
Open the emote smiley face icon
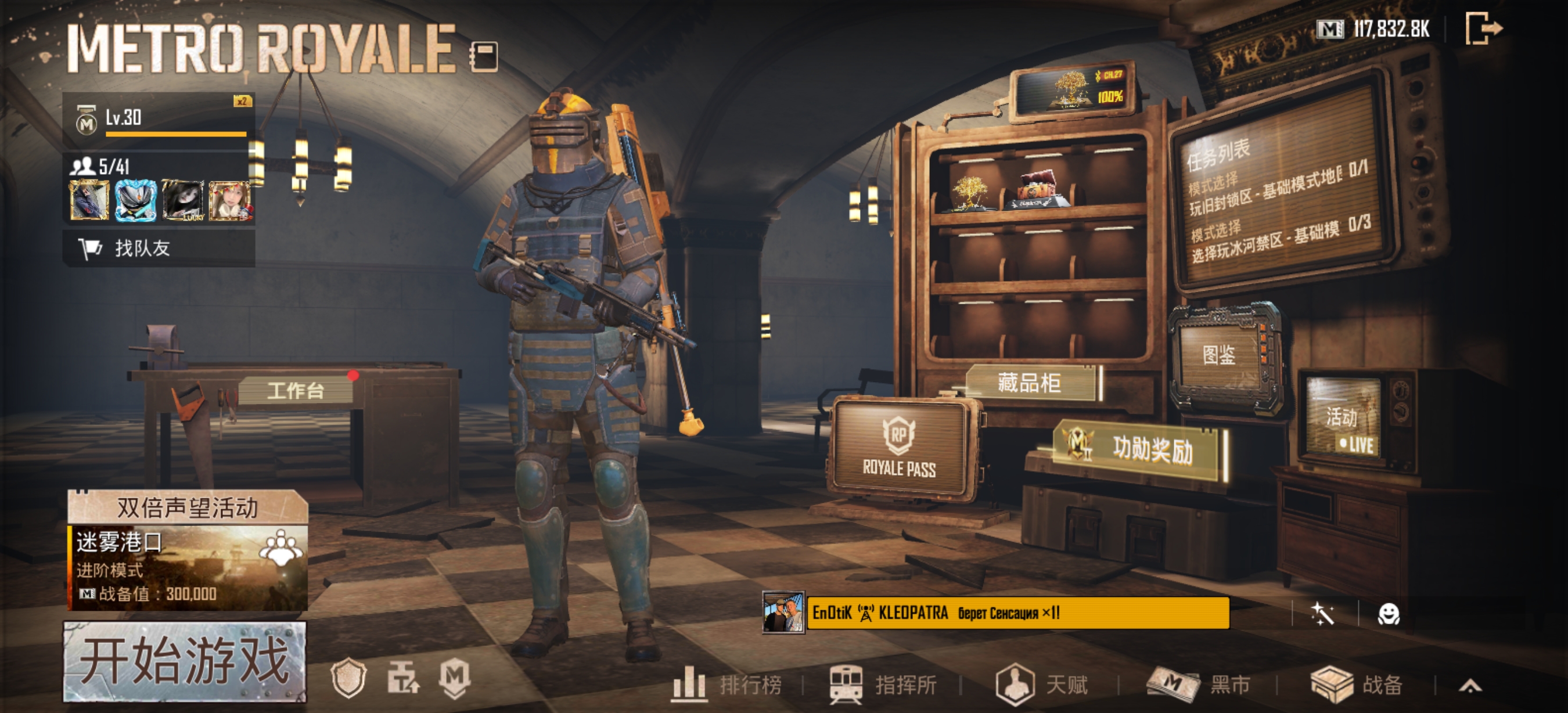(x=1389, y=614)
